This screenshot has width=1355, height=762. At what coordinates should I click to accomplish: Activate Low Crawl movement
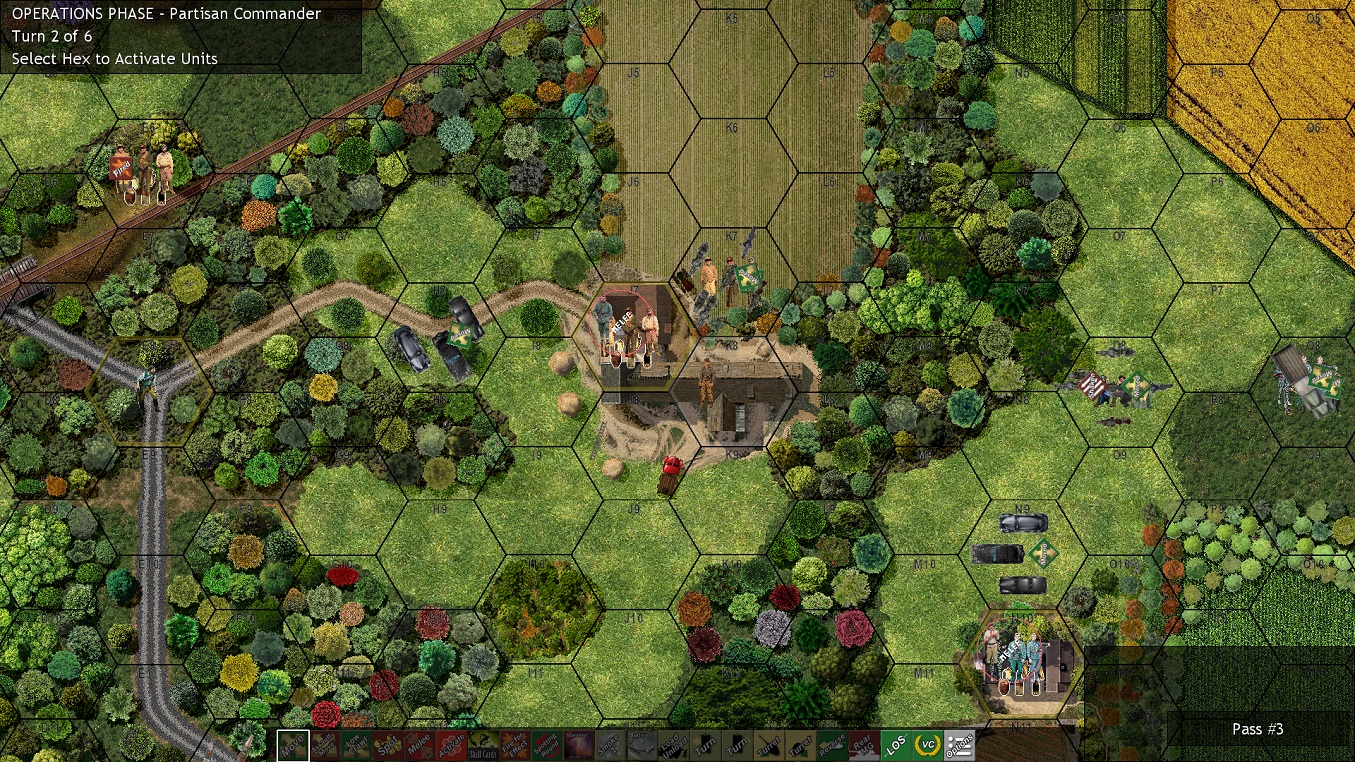[356, 745]
